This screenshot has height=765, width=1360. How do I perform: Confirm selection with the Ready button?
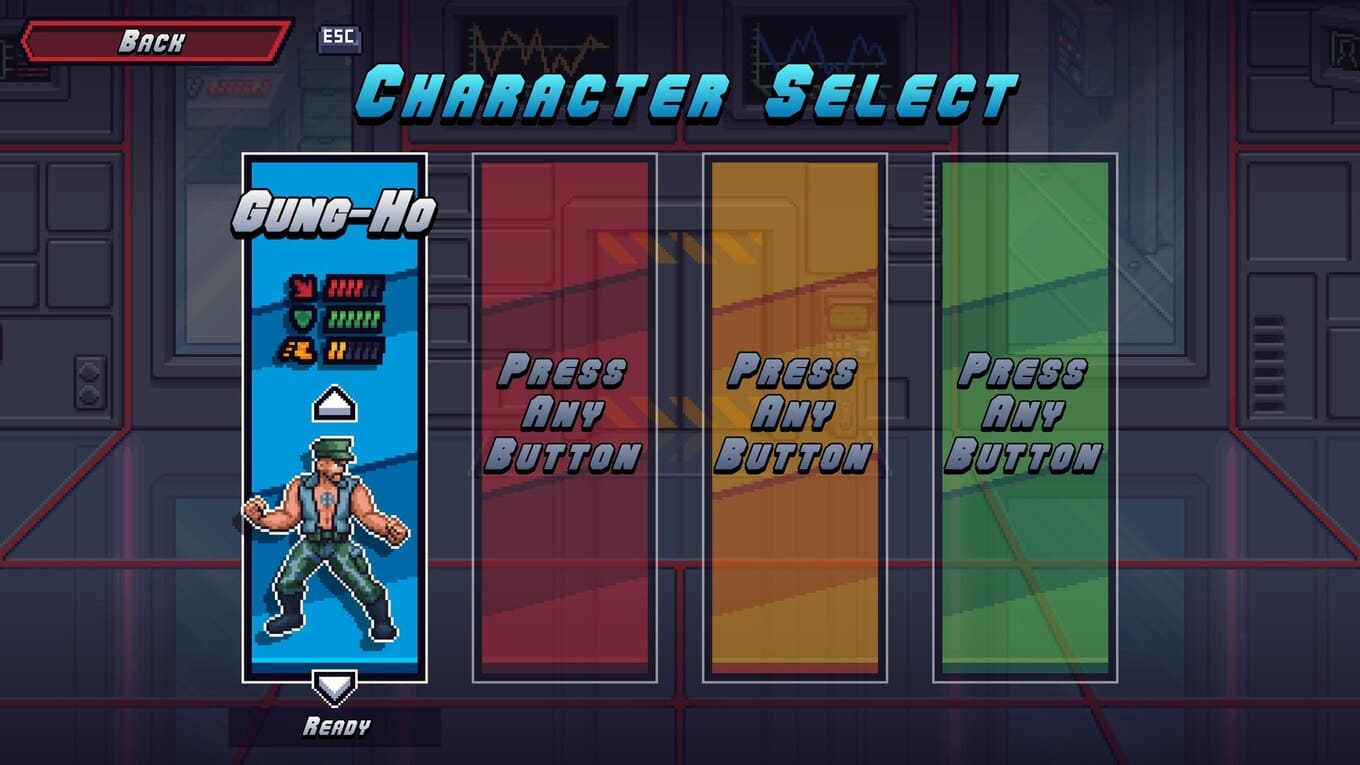[335, 727]
